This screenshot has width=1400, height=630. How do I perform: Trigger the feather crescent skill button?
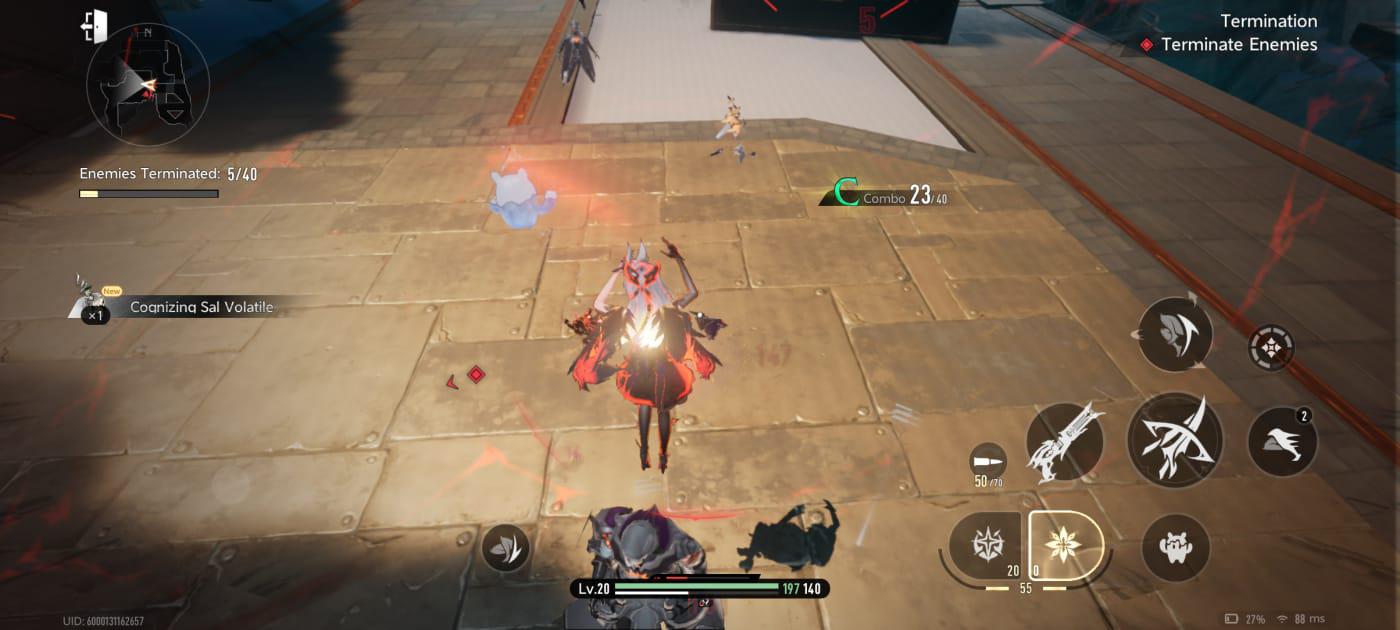[x=1174, y=335]
